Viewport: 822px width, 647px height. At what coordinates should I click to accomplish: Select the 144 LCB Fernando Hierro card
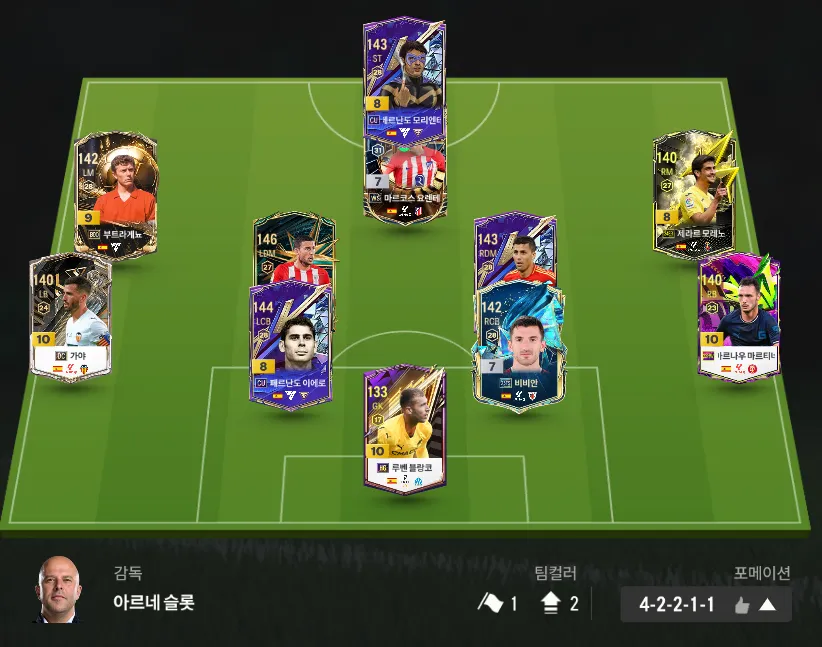point(290,346)
